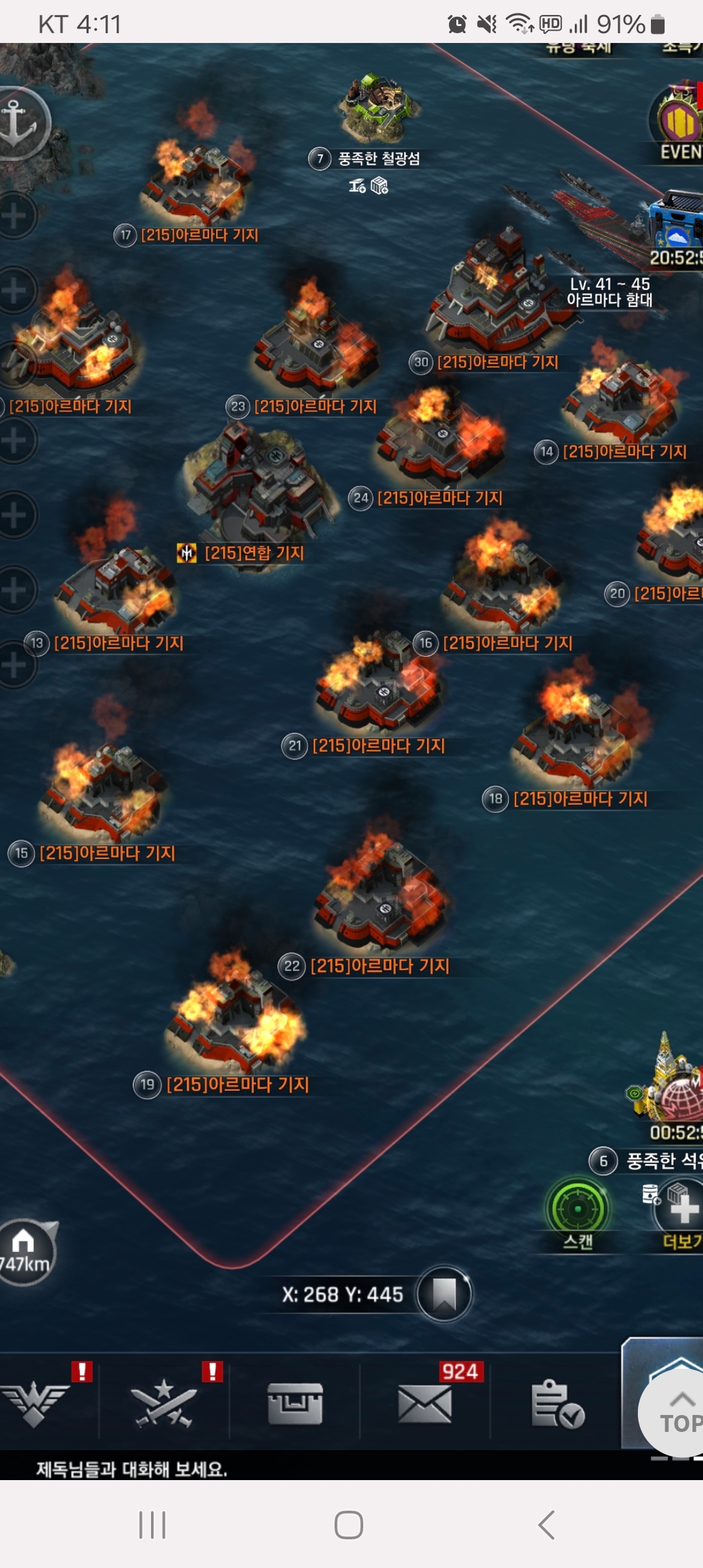Open the clipboard checklist missions
Screen dimensions: 703x1568
(x=557, y=1403)
